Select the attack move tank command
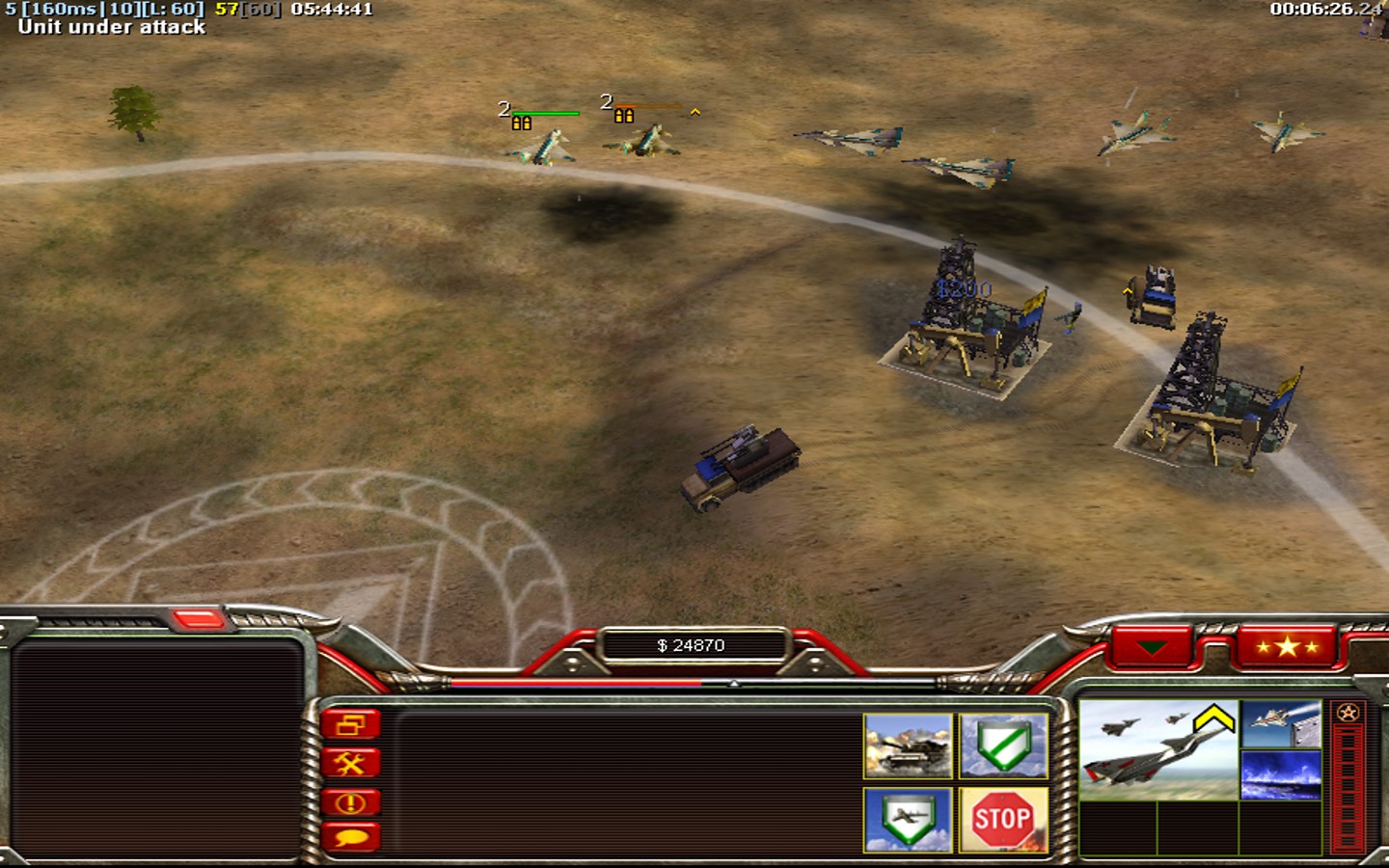Screen dimensions: 1389x868 (908, 746)
